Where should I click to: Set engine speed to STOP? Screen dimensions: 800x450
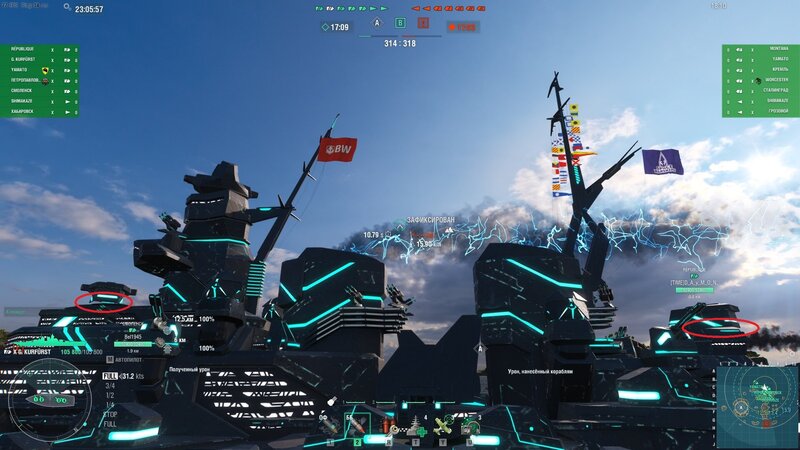(x=109, y=413)
